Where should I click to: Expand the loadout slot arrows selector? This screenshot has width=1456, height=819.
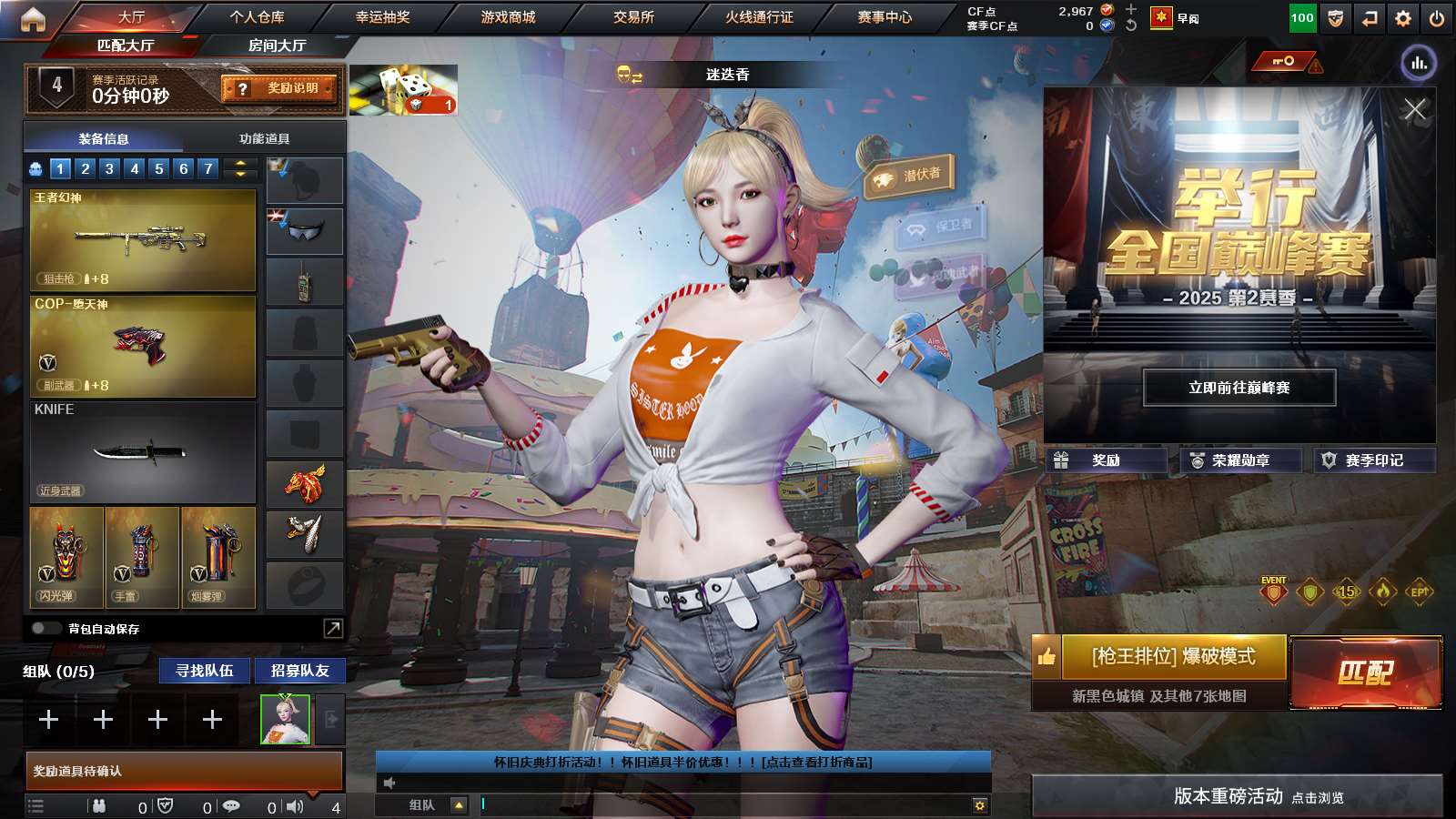tap(238, 168)
